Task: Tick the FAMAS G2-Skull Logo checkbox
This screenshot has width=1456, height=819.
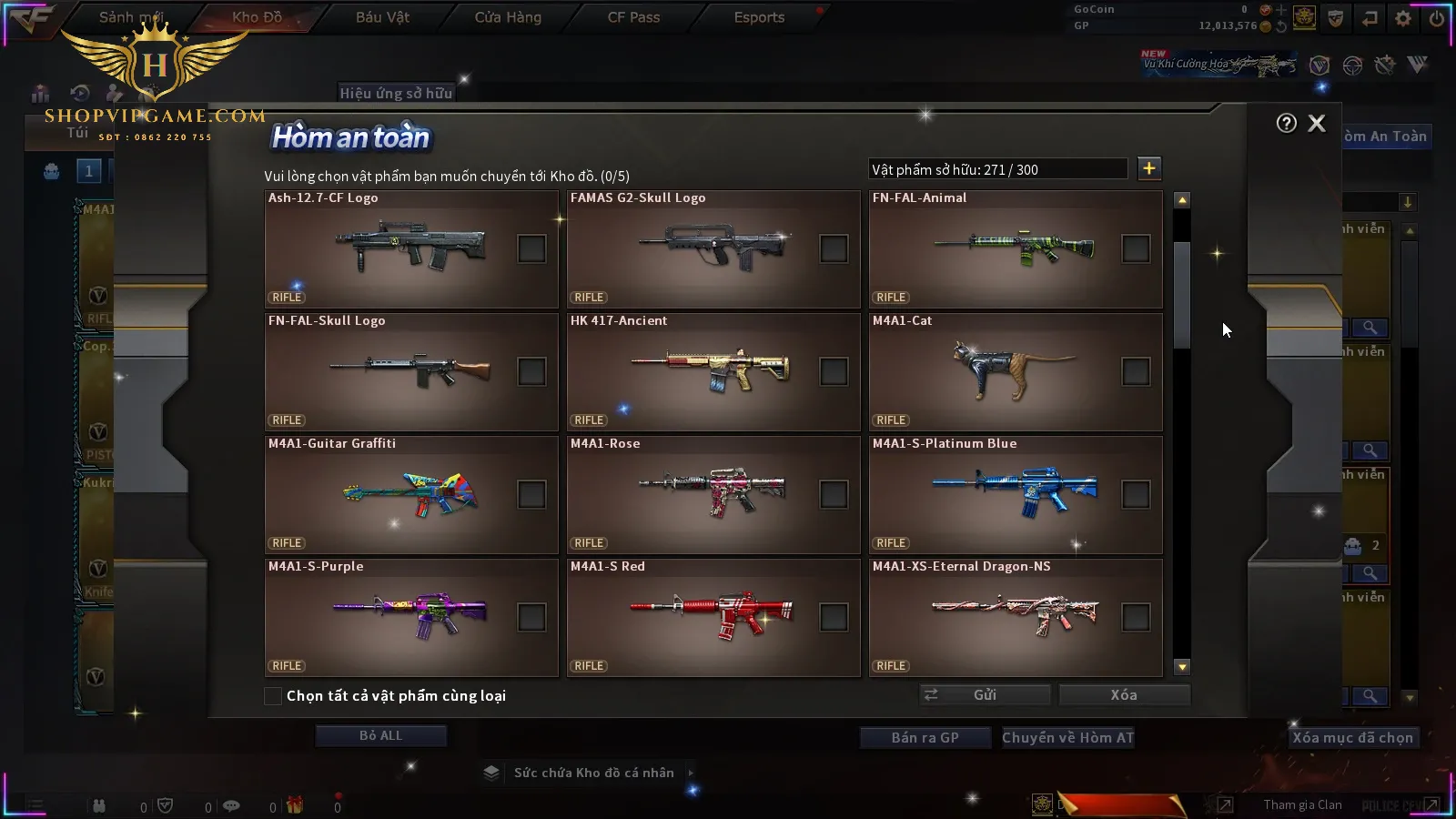Action: pyautogui.click(x=834, y=248)
